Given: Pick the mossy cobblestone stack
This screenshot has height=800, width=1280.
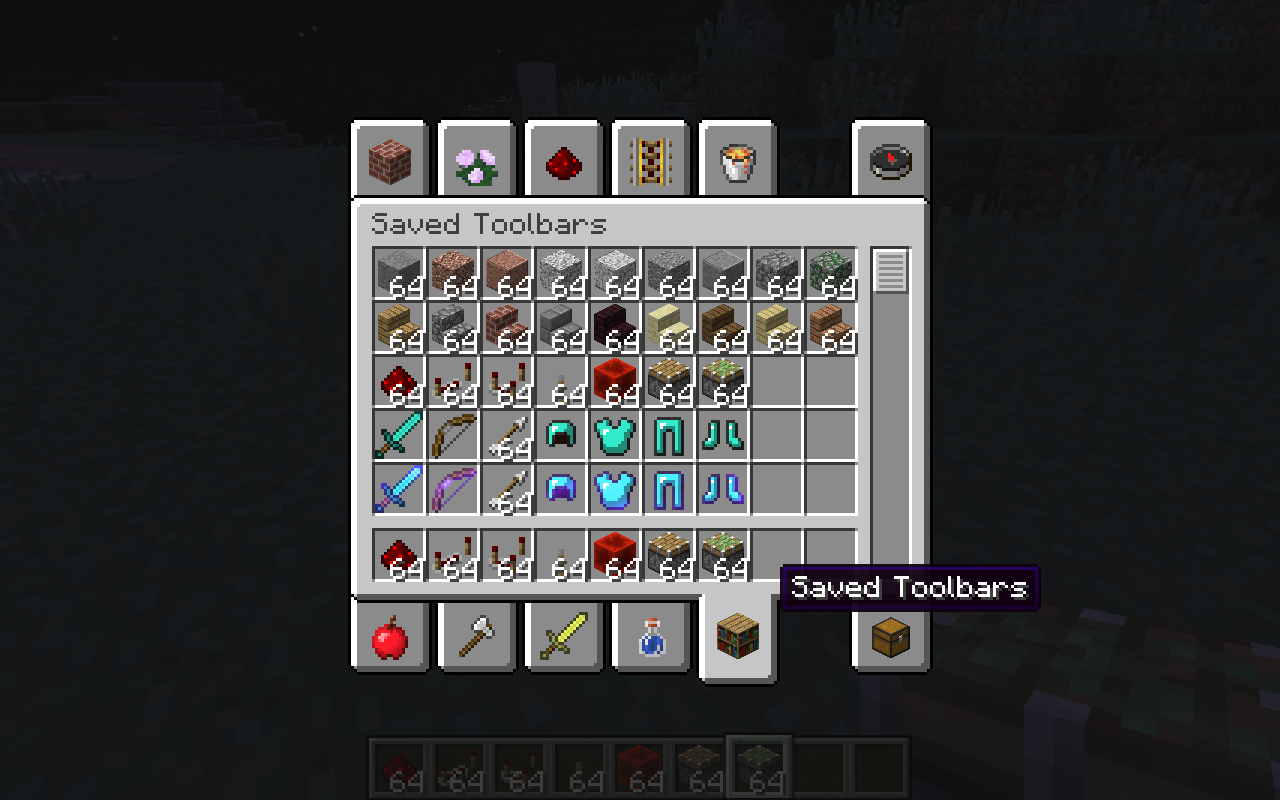Looking at the screenshot, I should click(x=831, y=273).
